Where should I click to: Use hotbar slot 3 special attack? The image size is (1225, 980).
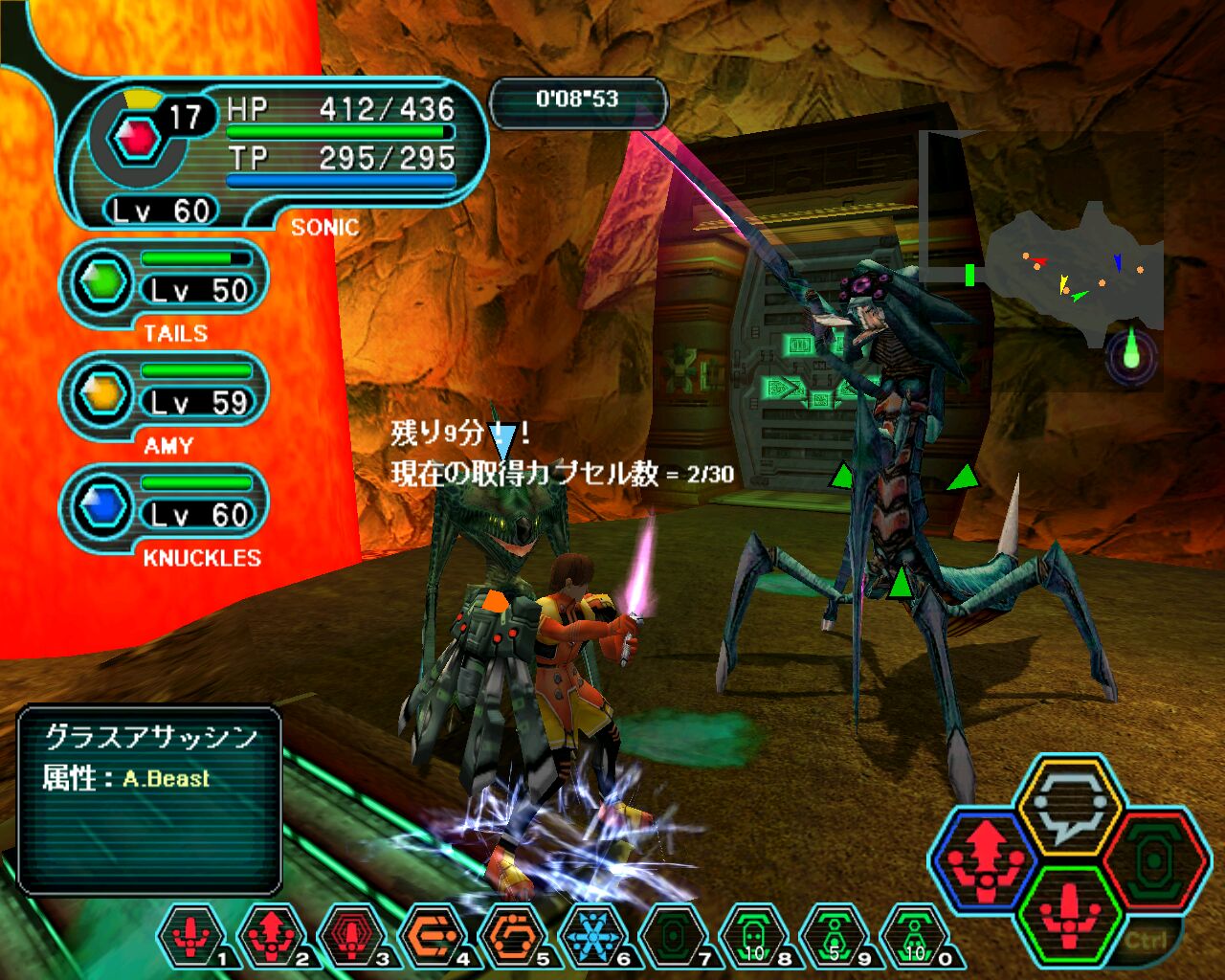pyautogui.click(x=352, y=936)
